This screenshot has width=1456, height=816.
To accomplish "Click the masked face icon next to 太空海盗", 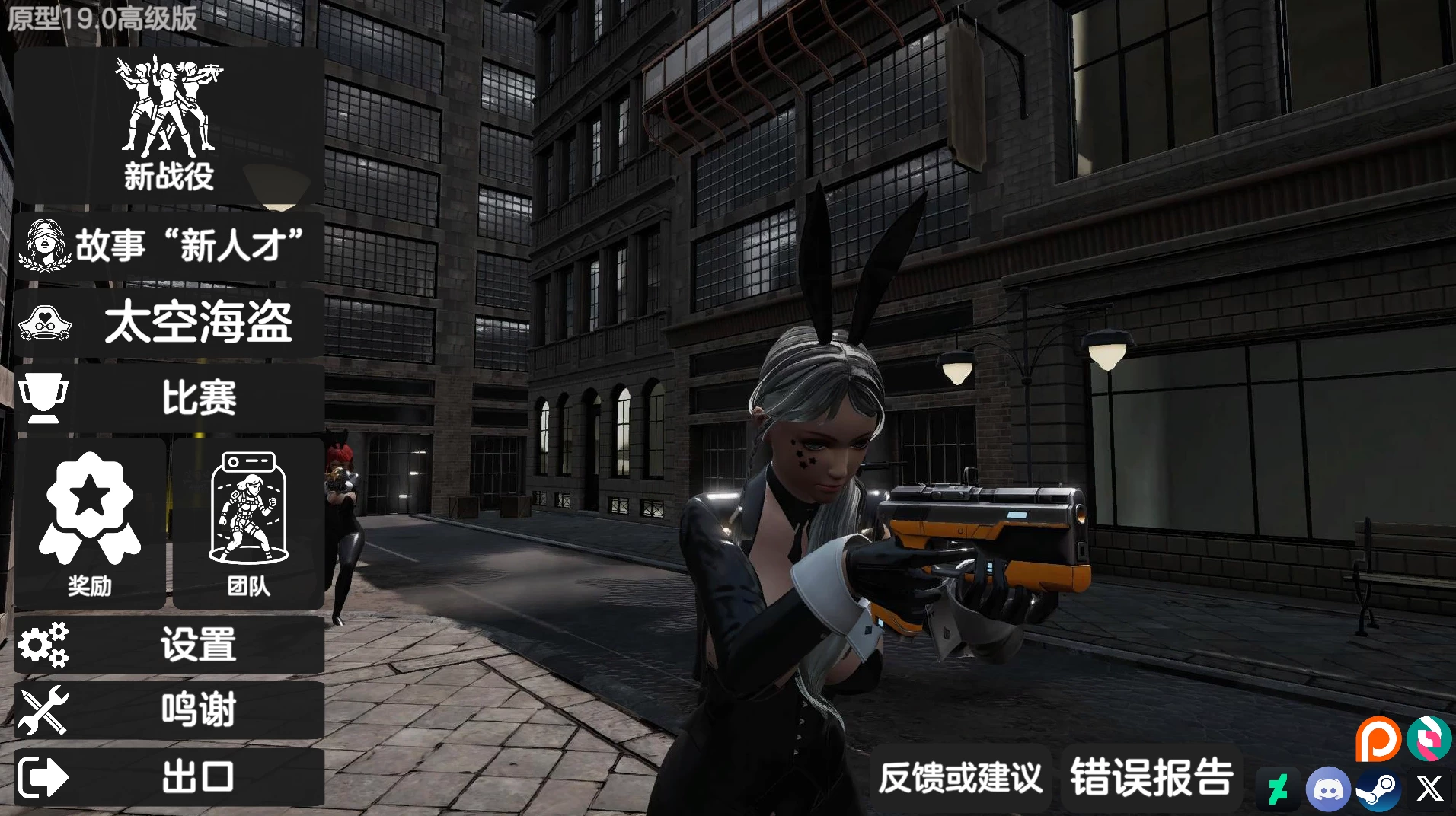I will pyautogui.click(x=43, y=322).
